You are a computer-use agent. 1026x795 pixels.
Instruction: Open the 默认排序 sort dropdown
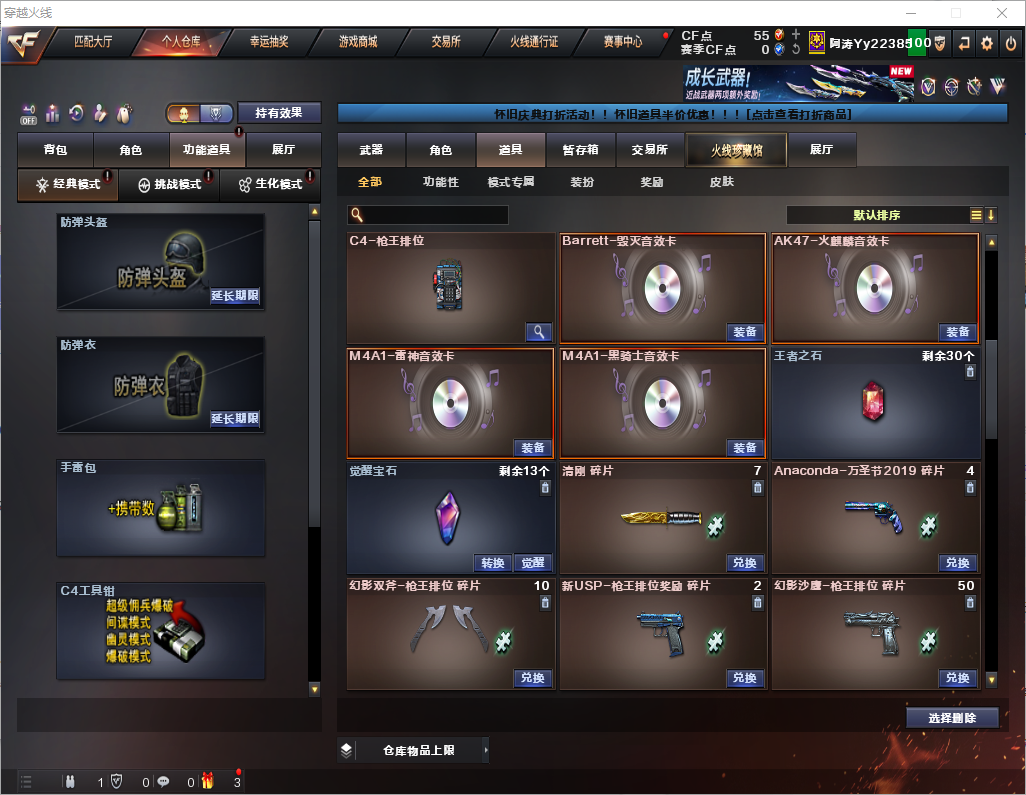click(875, 215)
